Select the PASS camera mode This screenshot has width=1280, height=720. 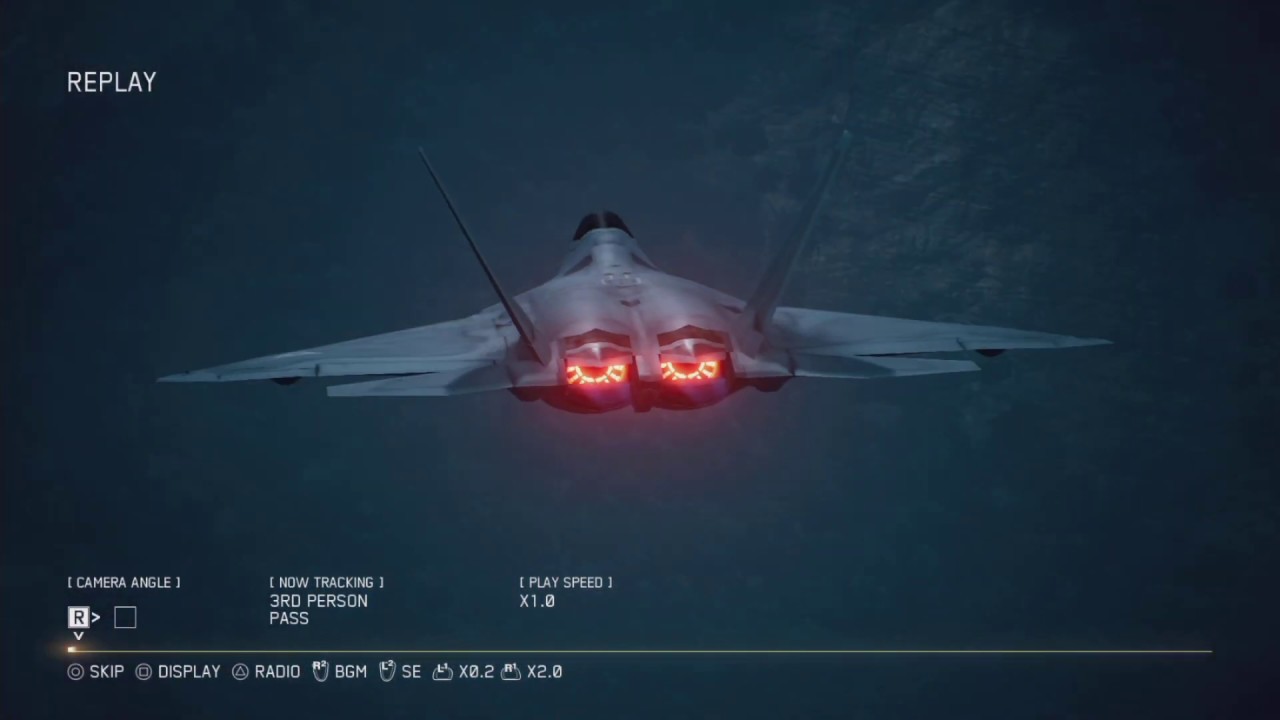pyautogui.click(x=288, y=618)
